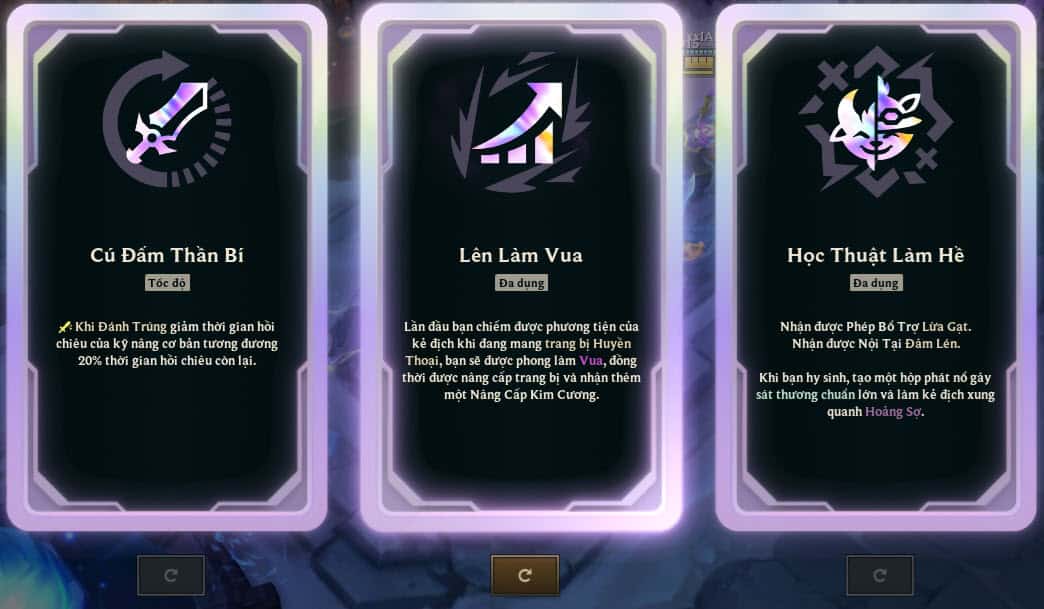This screenshot has width=1044, height=609.
Task: Select the Cú Đấm Thần Bí augment card
Action: pyautogui.click(x=167, y=267)
